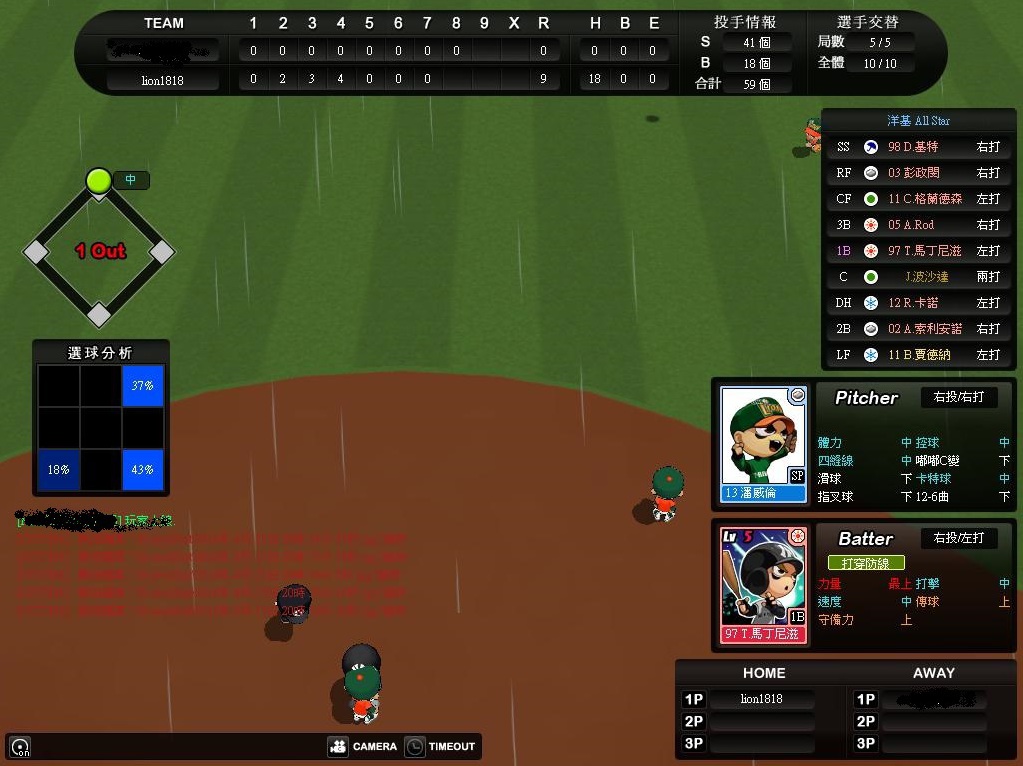Open batter card 97 T.馬丁尼茲
This screenshot has height=766, width=1023.
click(763, 585)
